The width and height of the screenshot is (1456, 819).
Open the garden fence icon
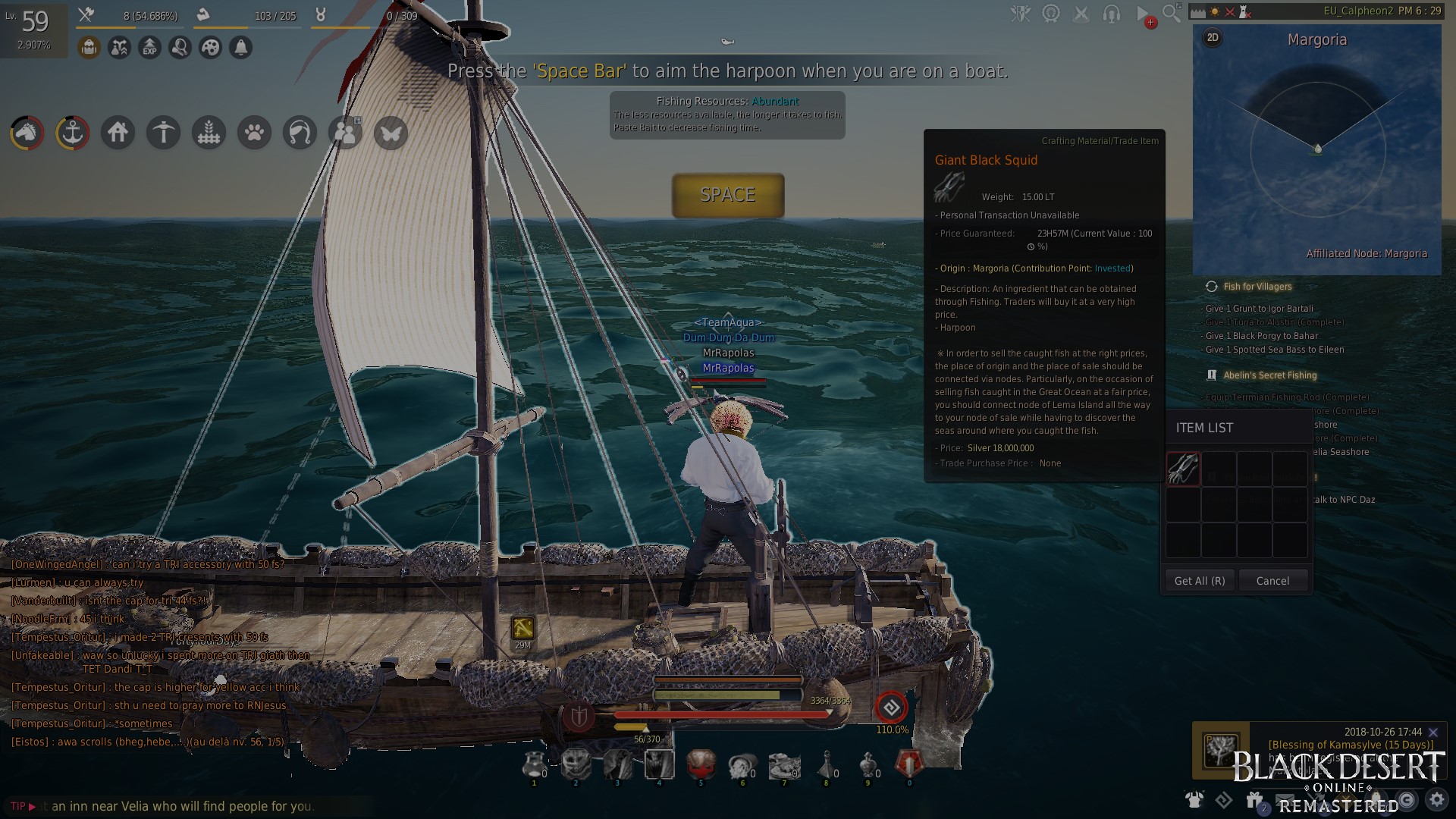(209, 133)
